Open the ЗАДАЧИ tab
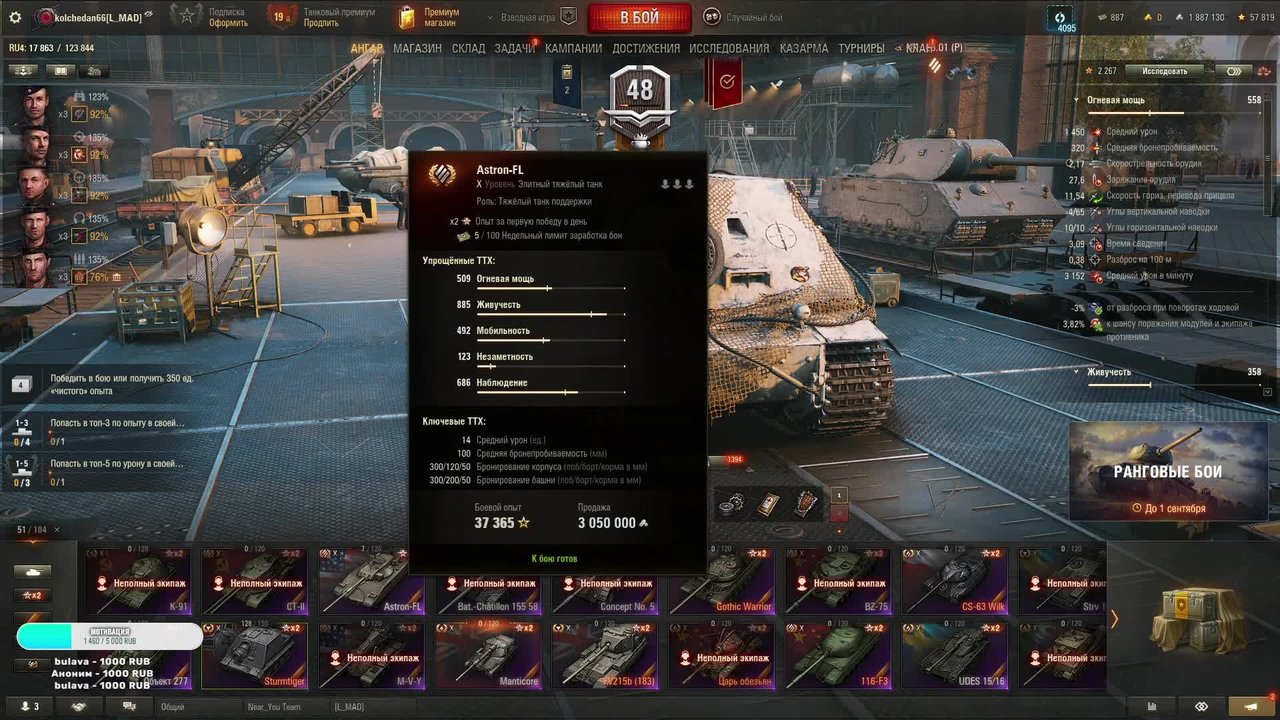This screenshot has width=1280, height=720. tap(514, 48)
